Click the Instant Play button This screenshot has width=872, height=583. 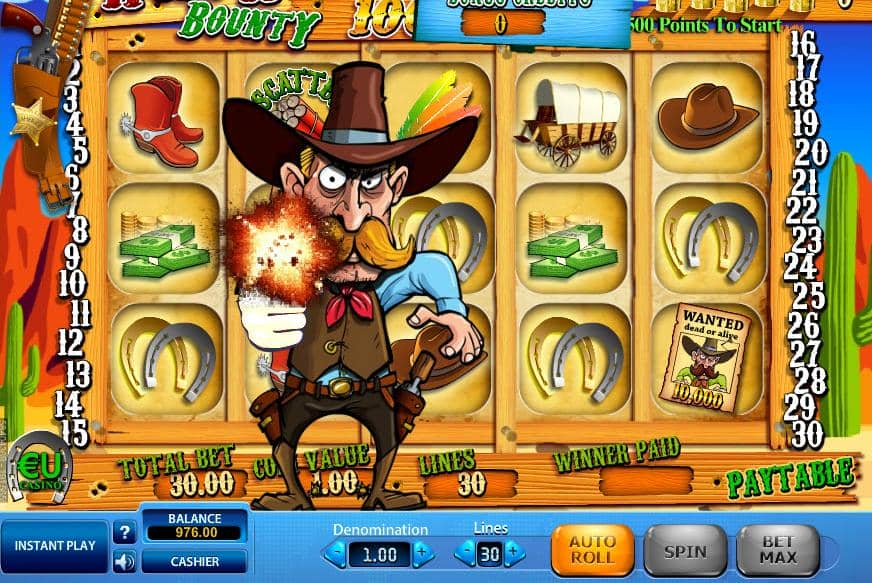tap(54, 546)
